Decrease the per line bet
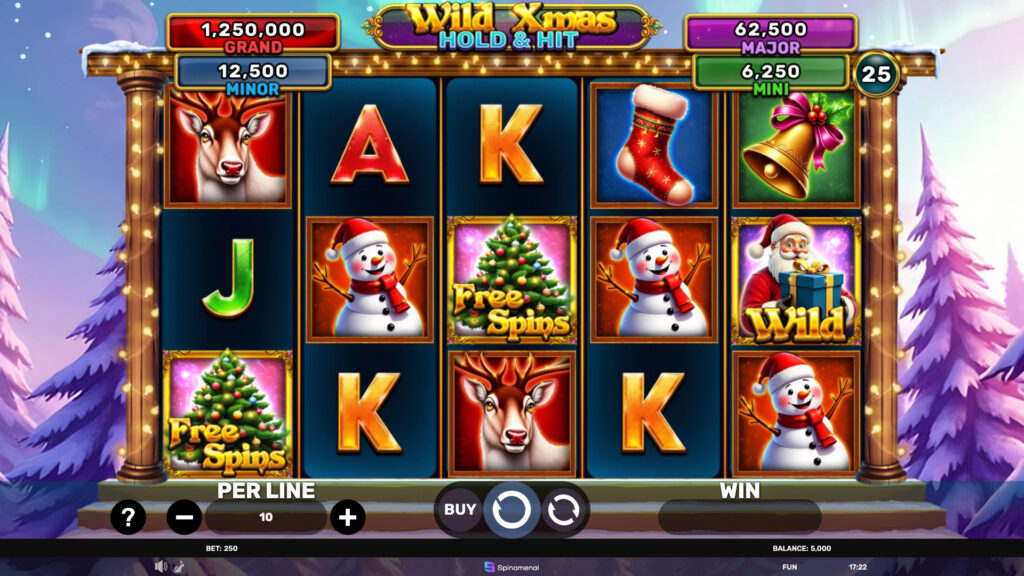1024x576 pixels. [x=184, y=517]
